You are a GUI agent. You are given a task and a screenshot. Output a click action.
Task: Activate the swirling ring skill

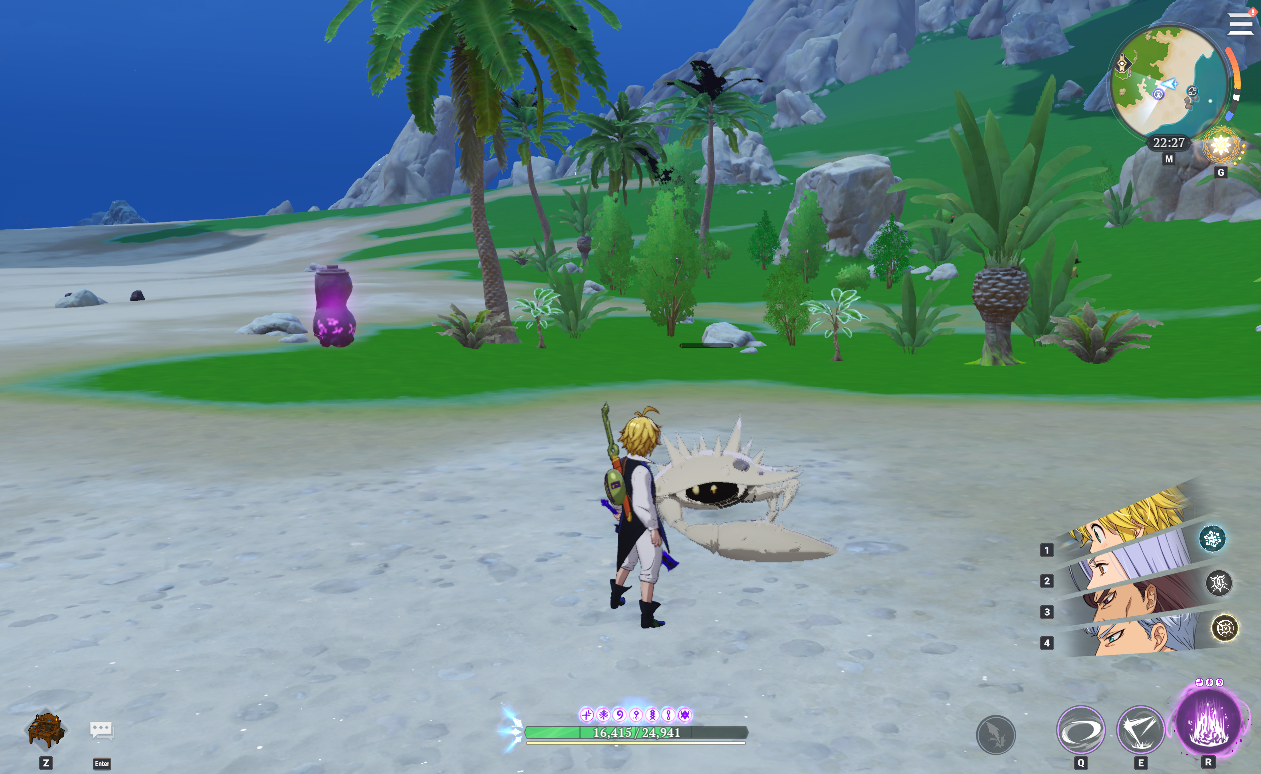(x=1081, y=730)
